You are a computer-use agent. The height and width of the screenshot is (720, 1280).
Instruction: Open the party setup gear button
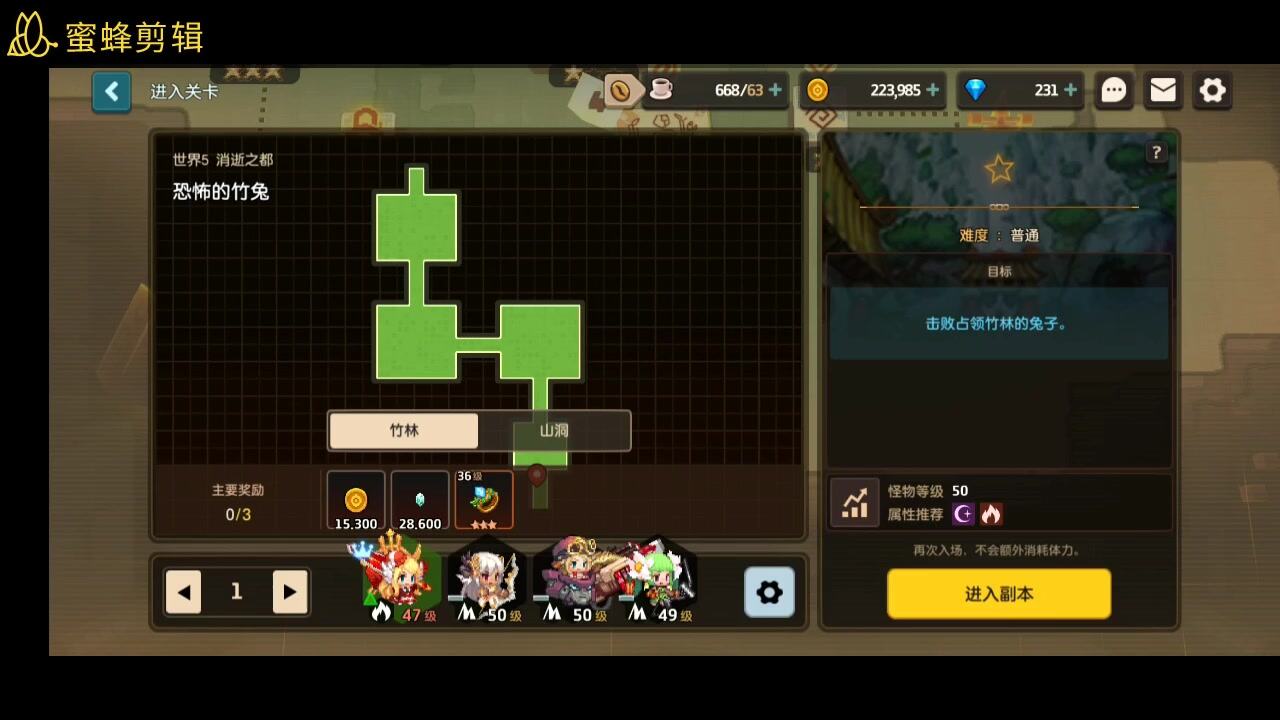[769, 592]
